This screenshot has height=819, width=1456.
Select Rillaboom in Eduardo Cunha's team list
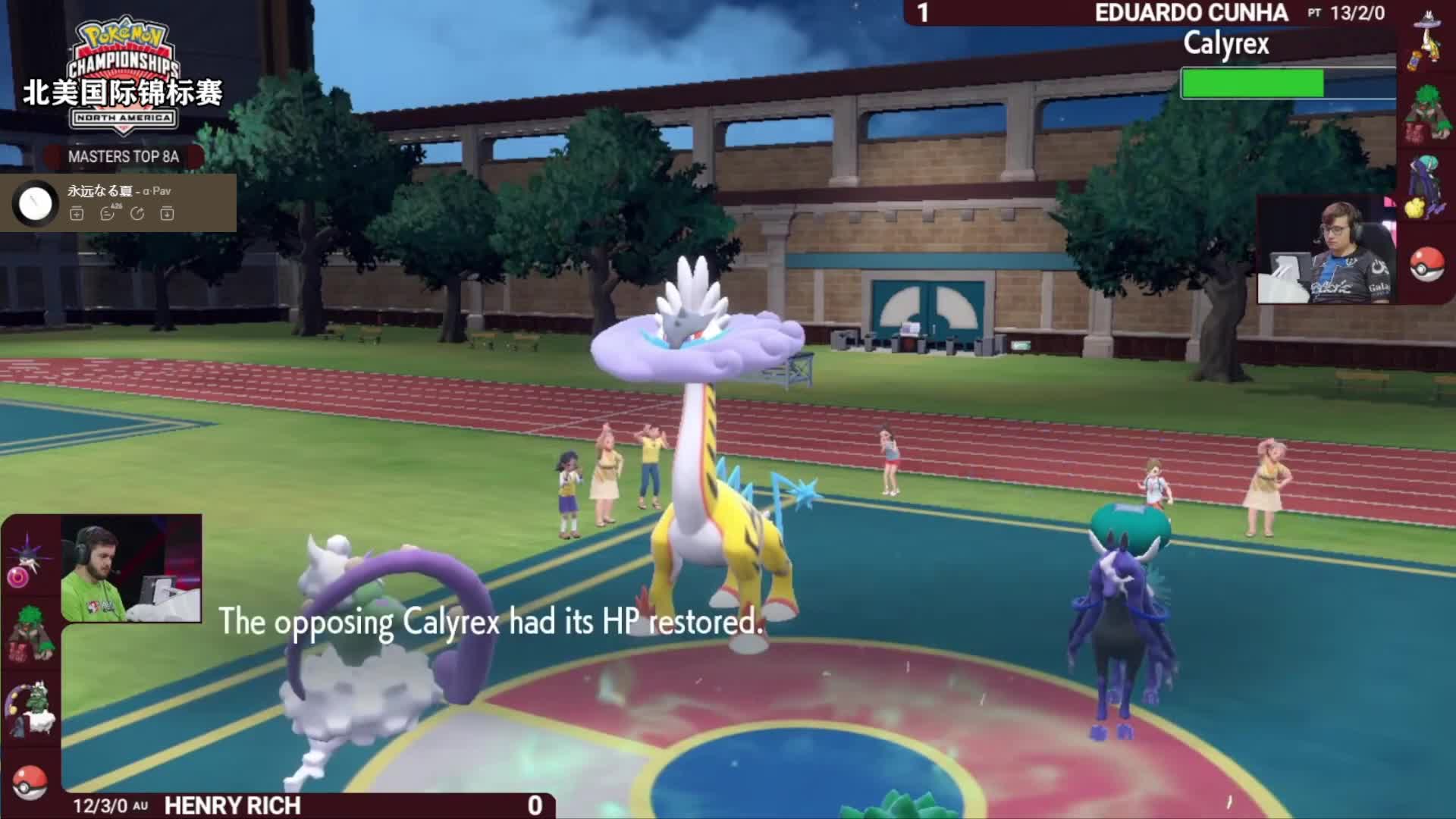point(1426,115)
